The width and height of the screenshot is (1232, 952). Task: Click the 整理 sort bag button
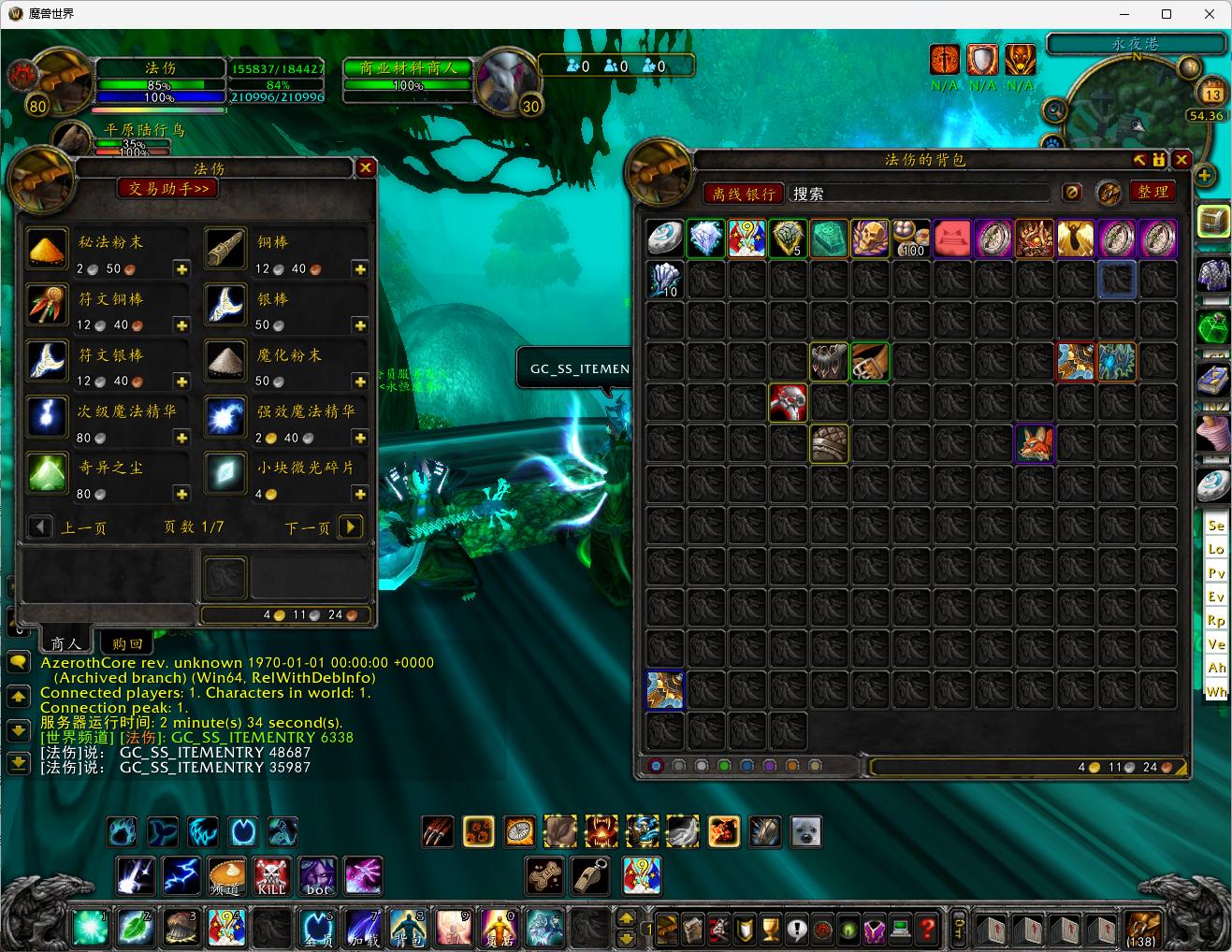1152,192
